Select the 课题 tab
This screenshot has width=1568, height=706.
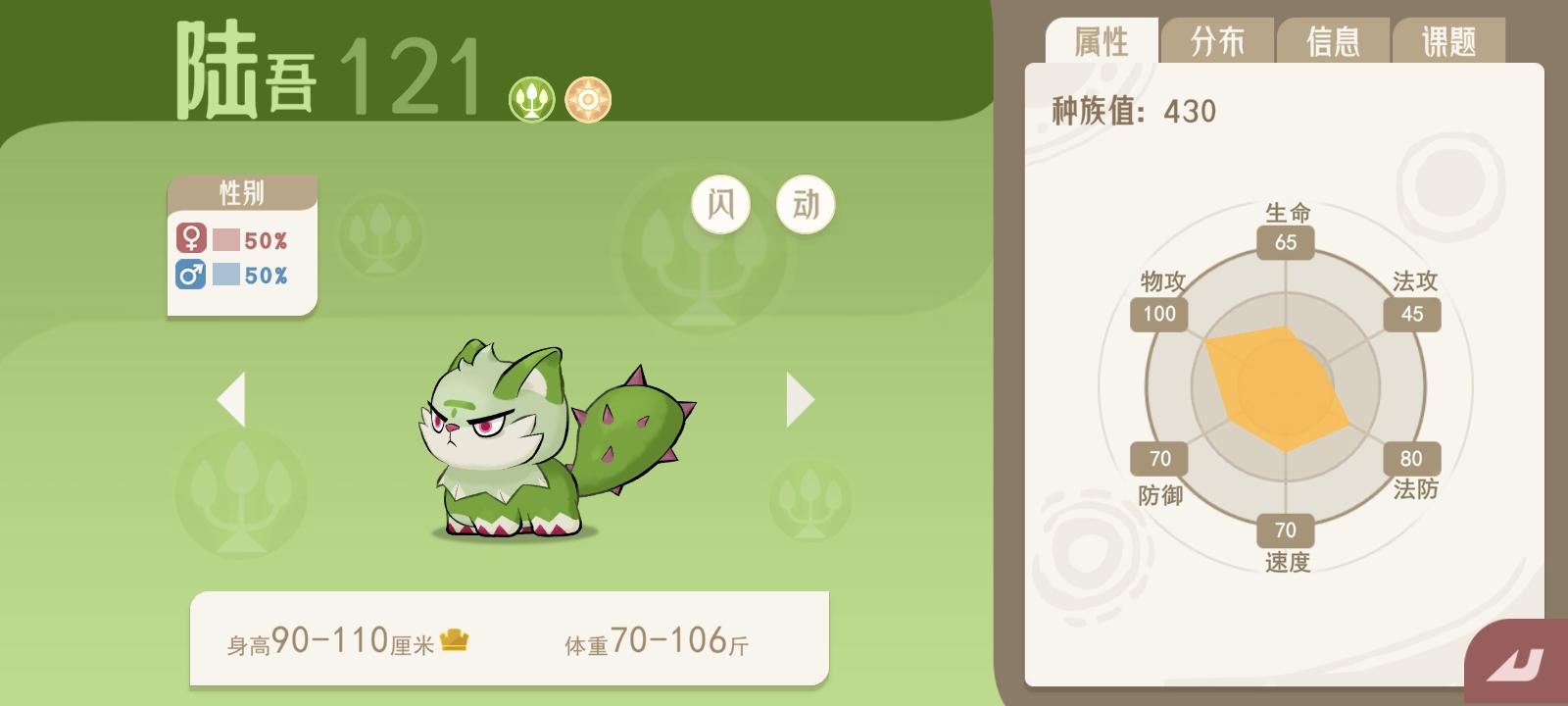[1449, 40]
